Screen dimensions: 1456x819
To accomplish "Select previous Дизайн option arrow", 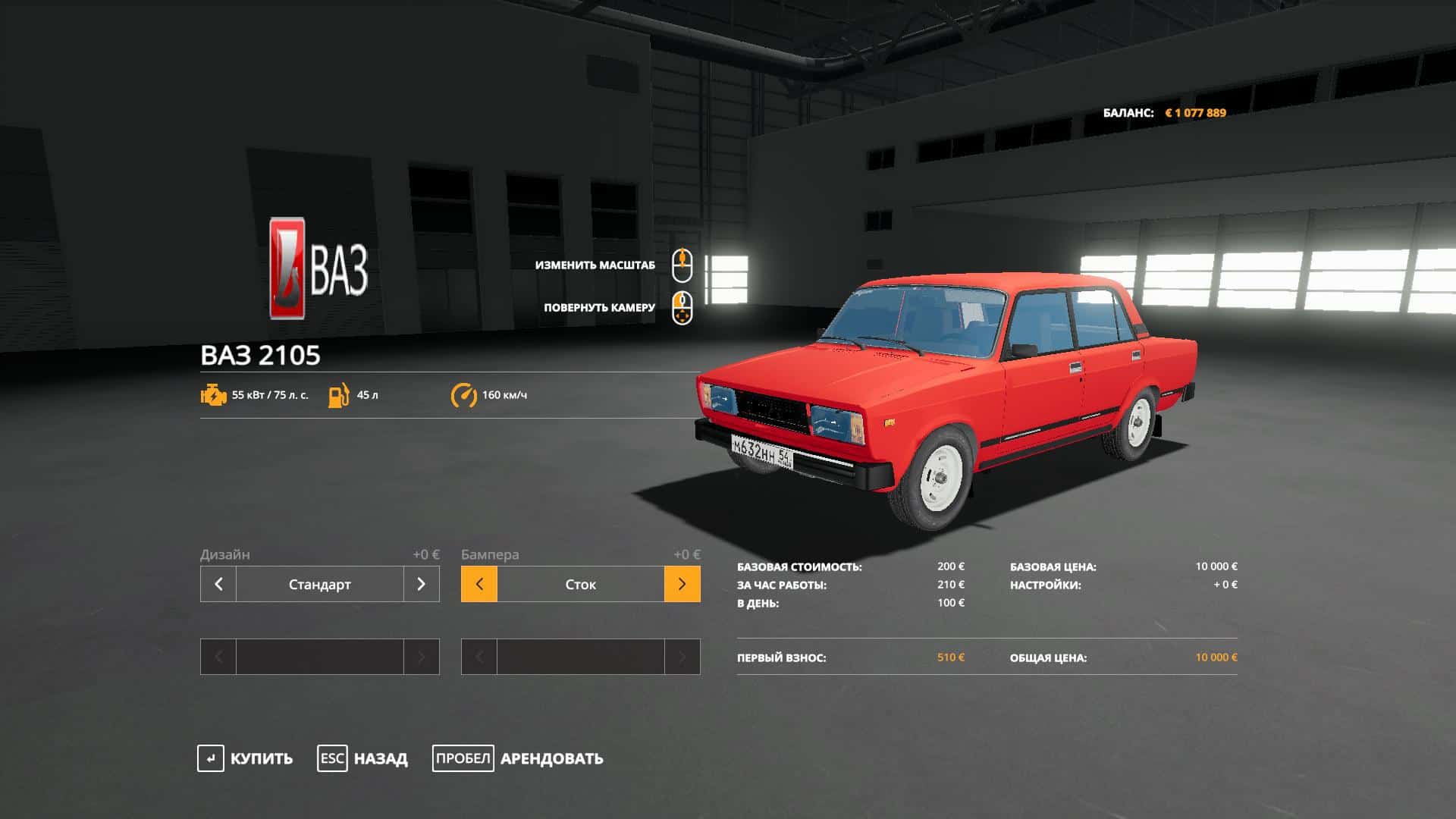I will click(218, 584).
